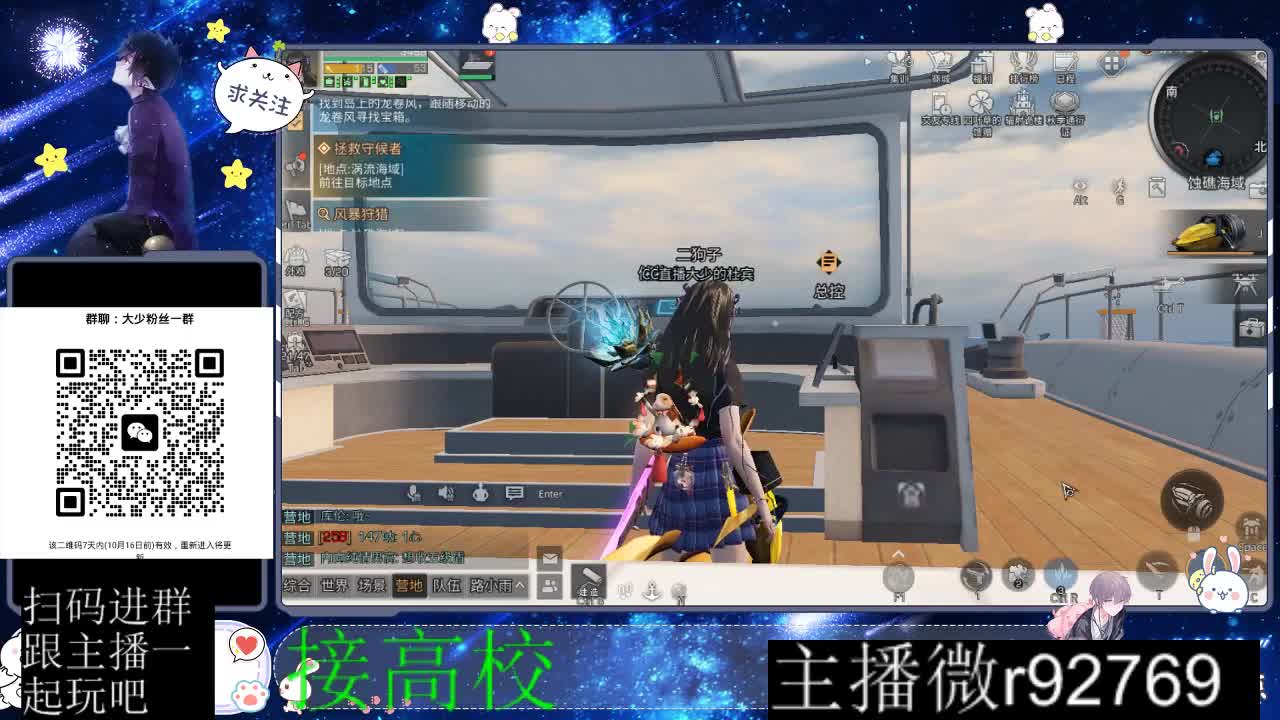Open the 排行榜 leaderboard icon
This screenshot has width=1280, height=720.
tap(1022, 62)
